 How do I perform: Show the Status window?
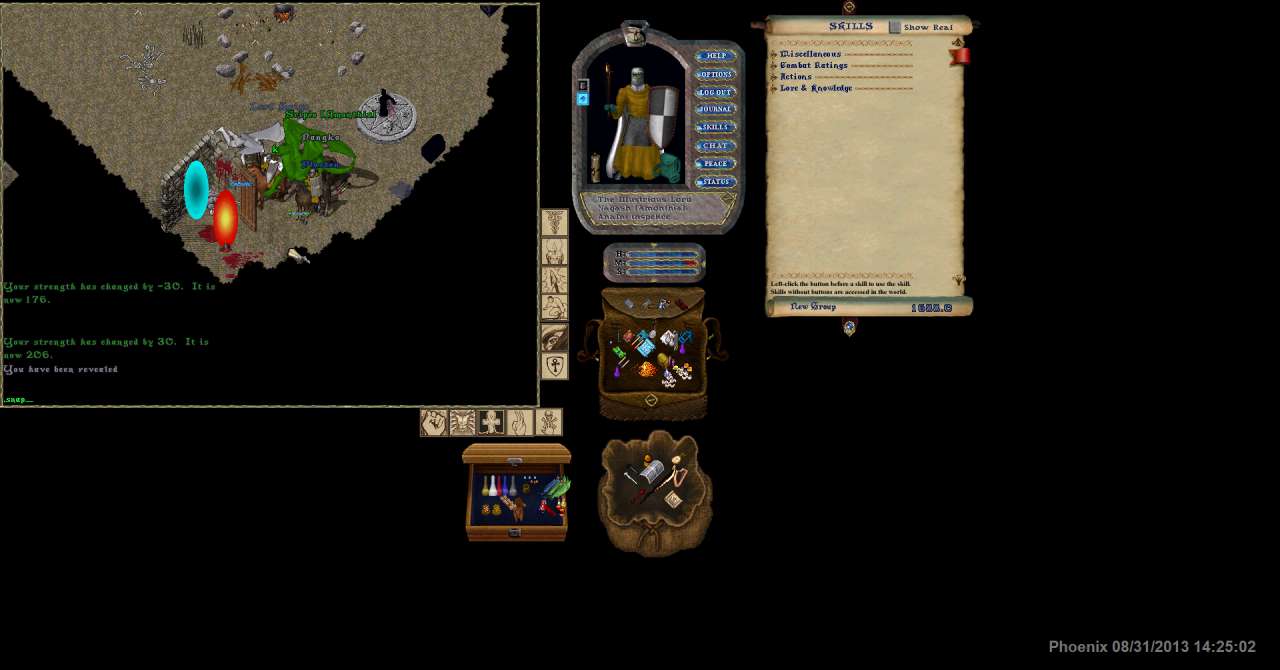[716, 182]
